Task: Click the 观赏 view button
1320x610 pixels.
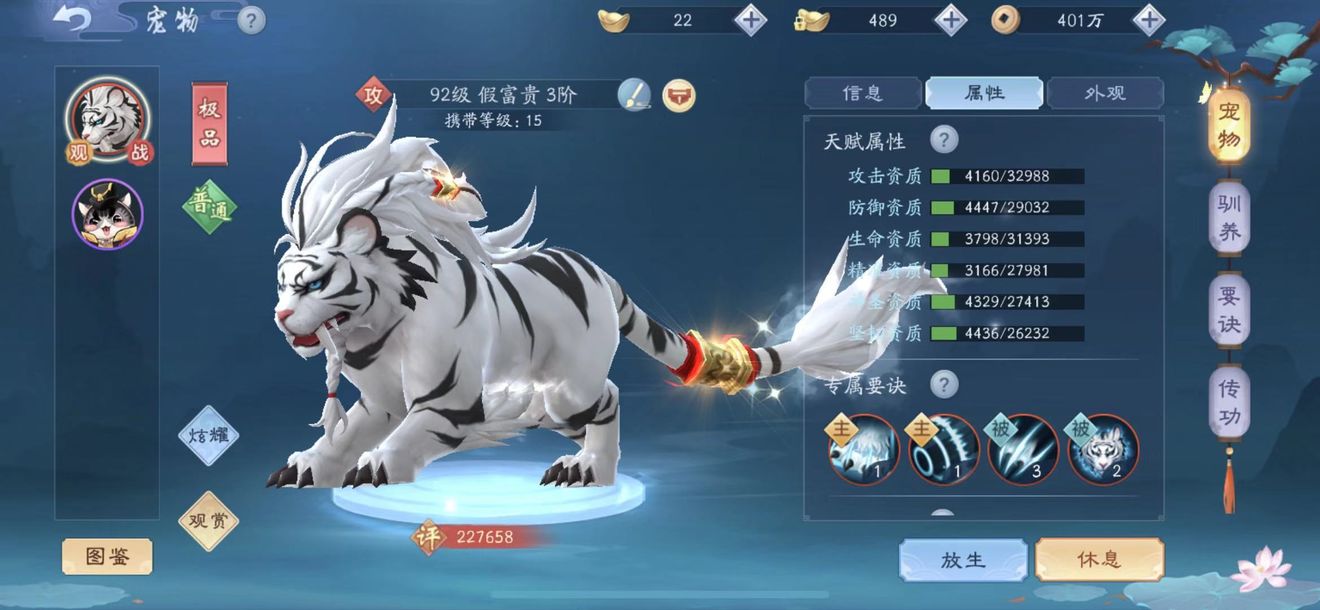Action: 209,520
